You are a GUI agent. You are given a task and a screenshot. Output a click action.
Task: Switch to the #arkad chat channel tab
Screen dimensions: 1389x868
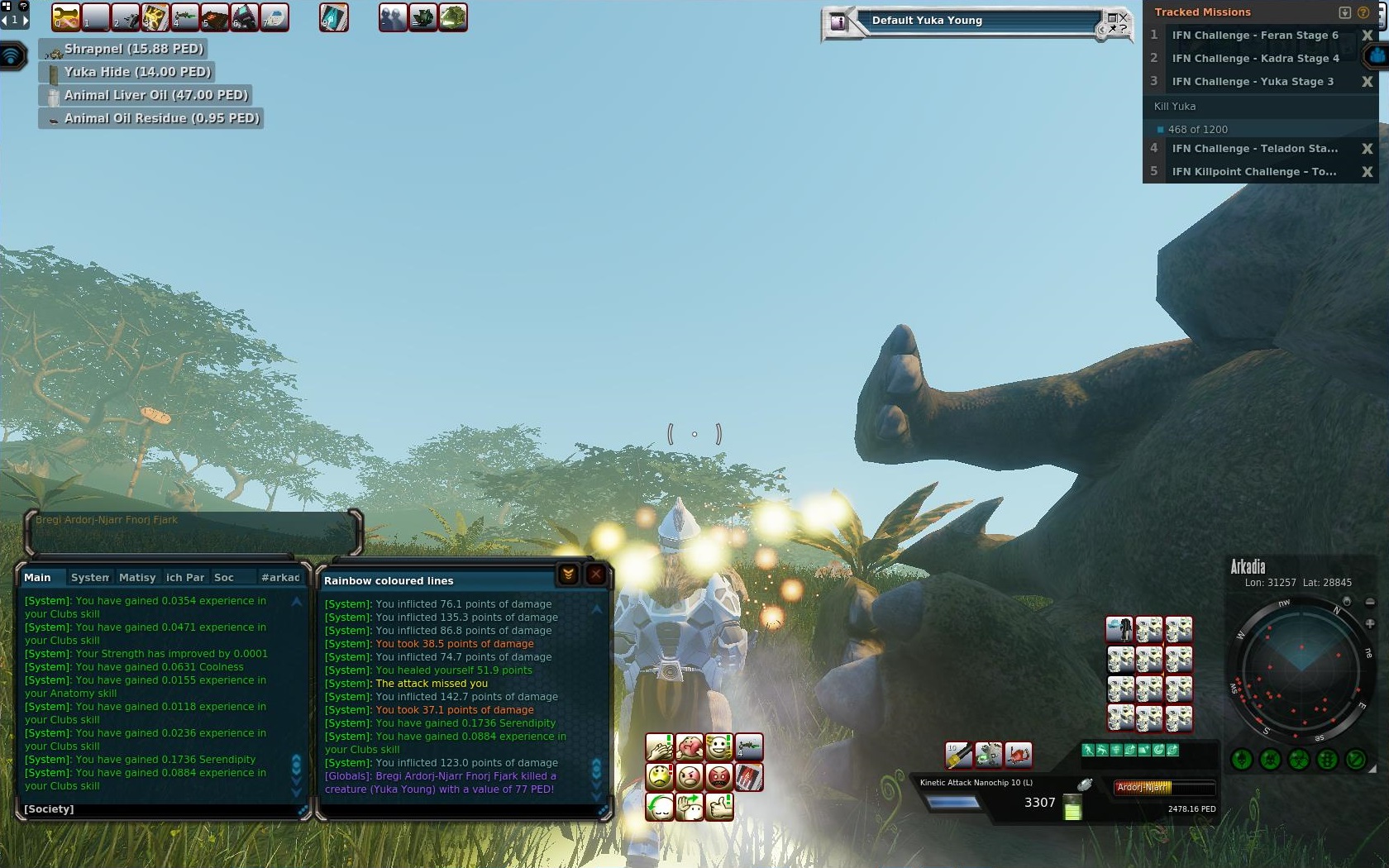coord(280,577)
